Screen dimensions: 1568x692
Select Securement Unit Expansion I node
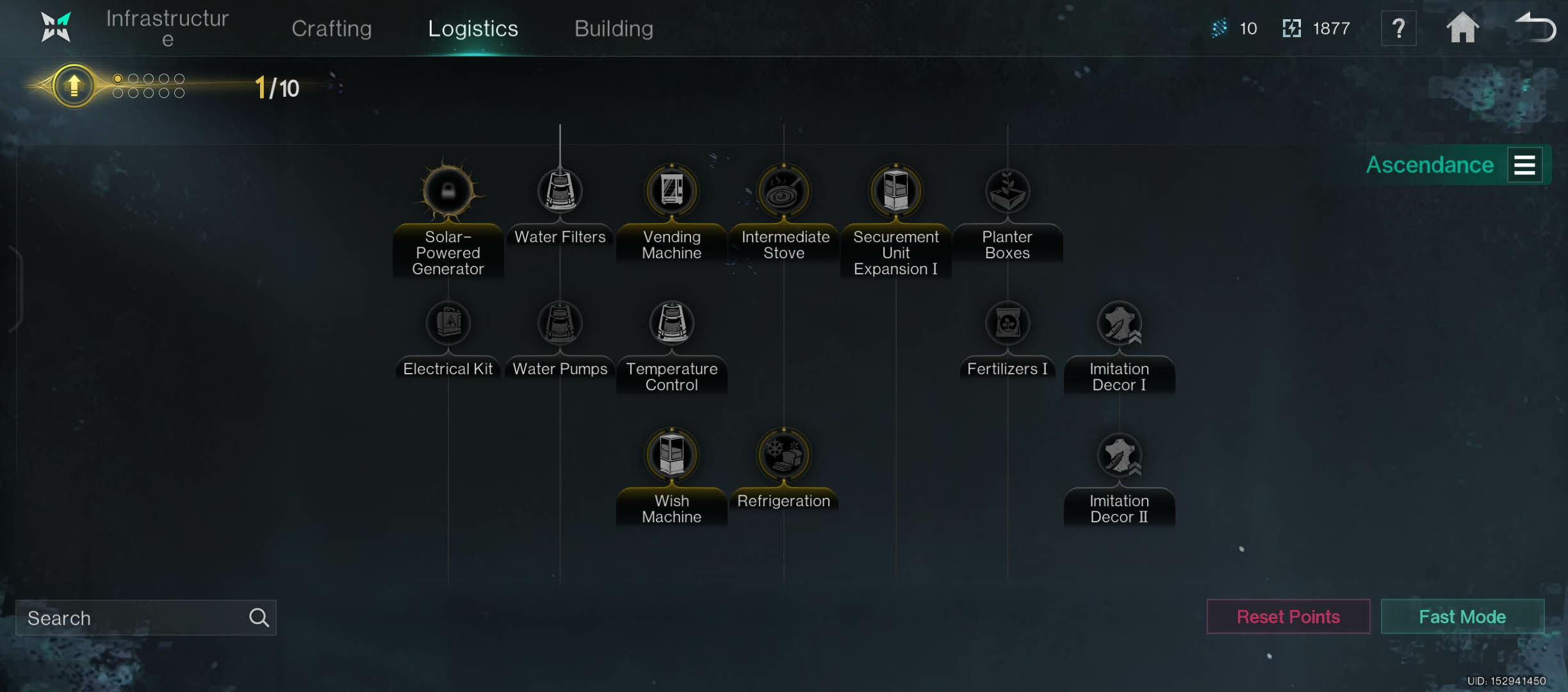(895, 191)
